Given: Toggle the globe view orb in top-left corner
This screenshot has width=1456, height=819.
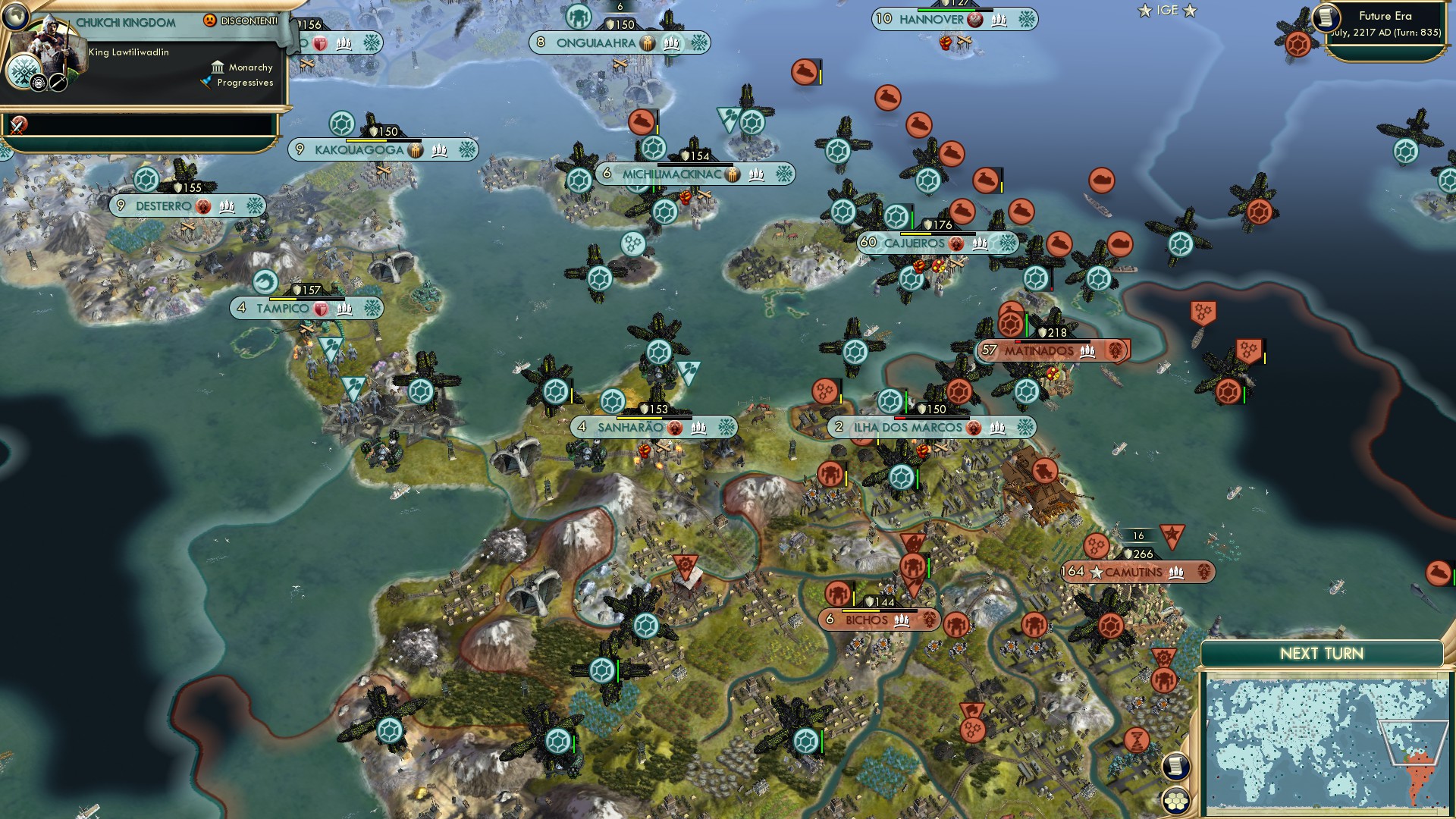Looking at the screenshot, I should [17, 17].
